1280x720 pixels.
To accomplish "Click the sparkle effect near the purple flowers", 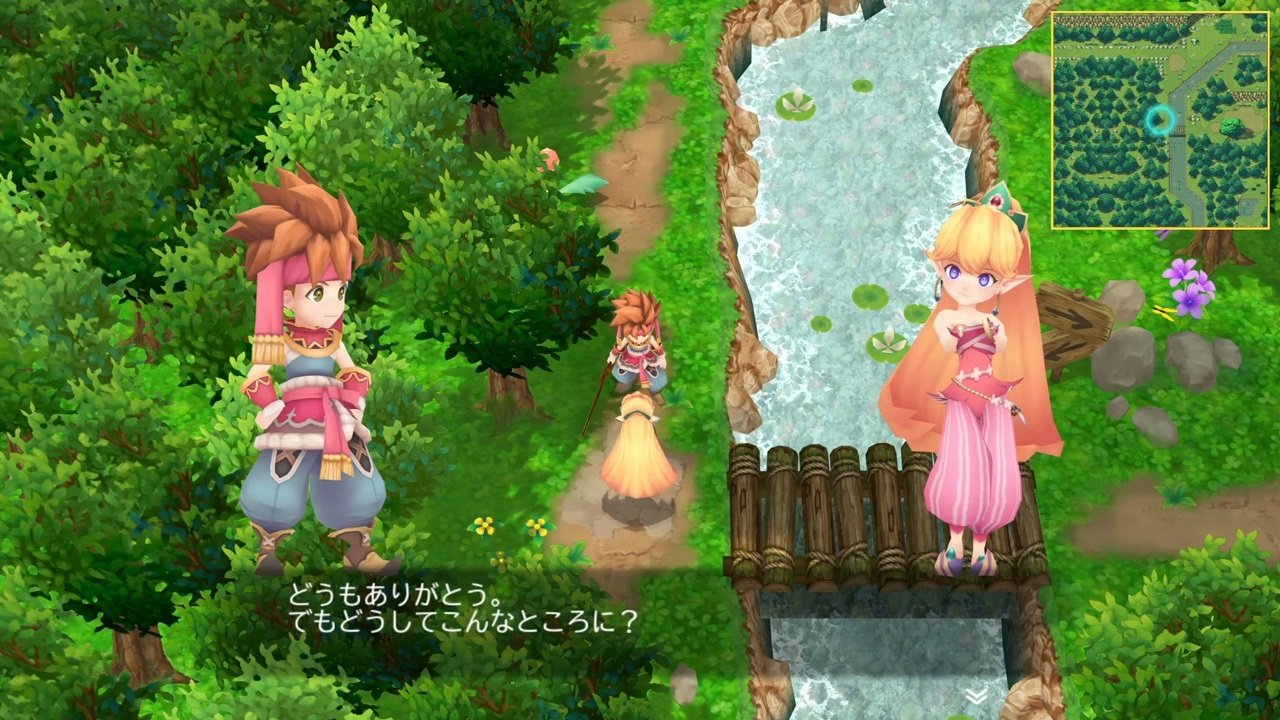I will [x=1162, y=311].
